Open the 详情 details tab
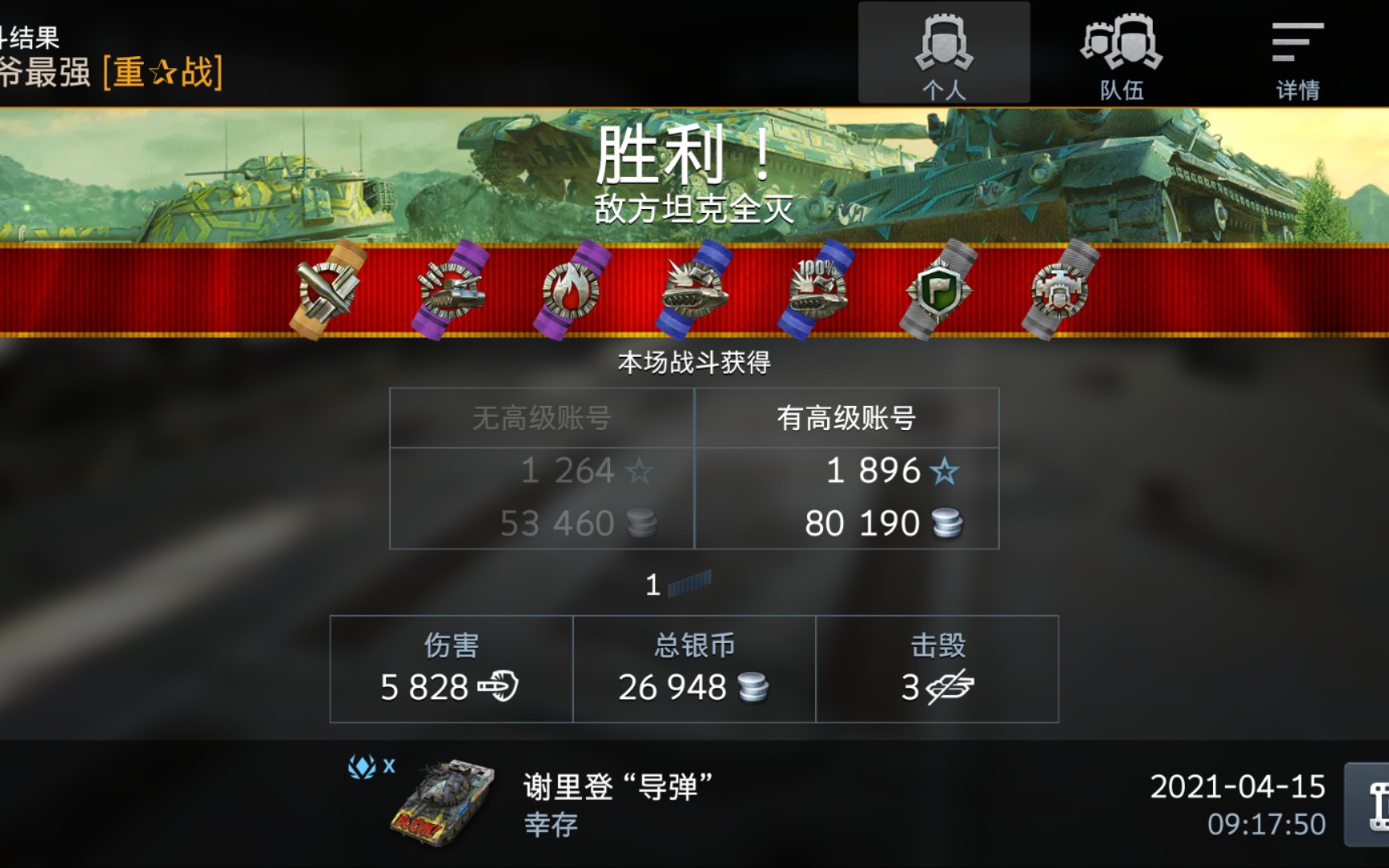 point(1297,52)
